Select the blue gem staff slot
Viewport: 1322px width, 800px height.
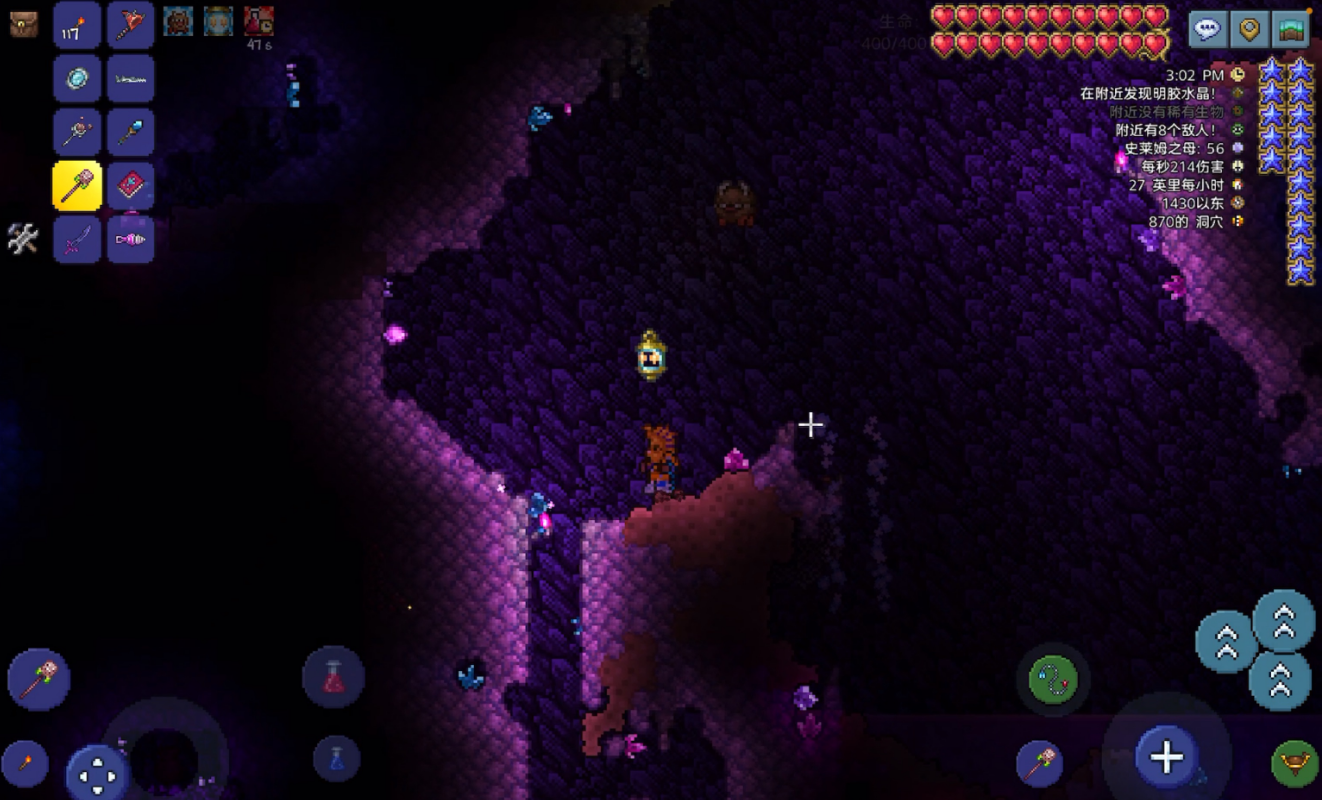click(x=131, y=132)
